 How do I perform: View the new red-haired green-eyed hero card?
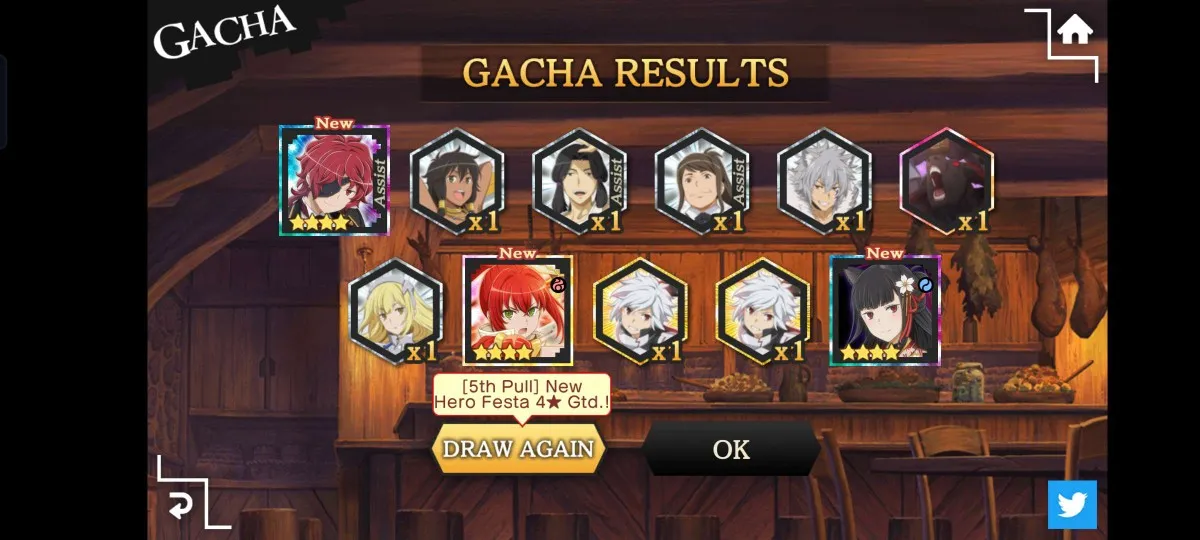click(518, 311)
